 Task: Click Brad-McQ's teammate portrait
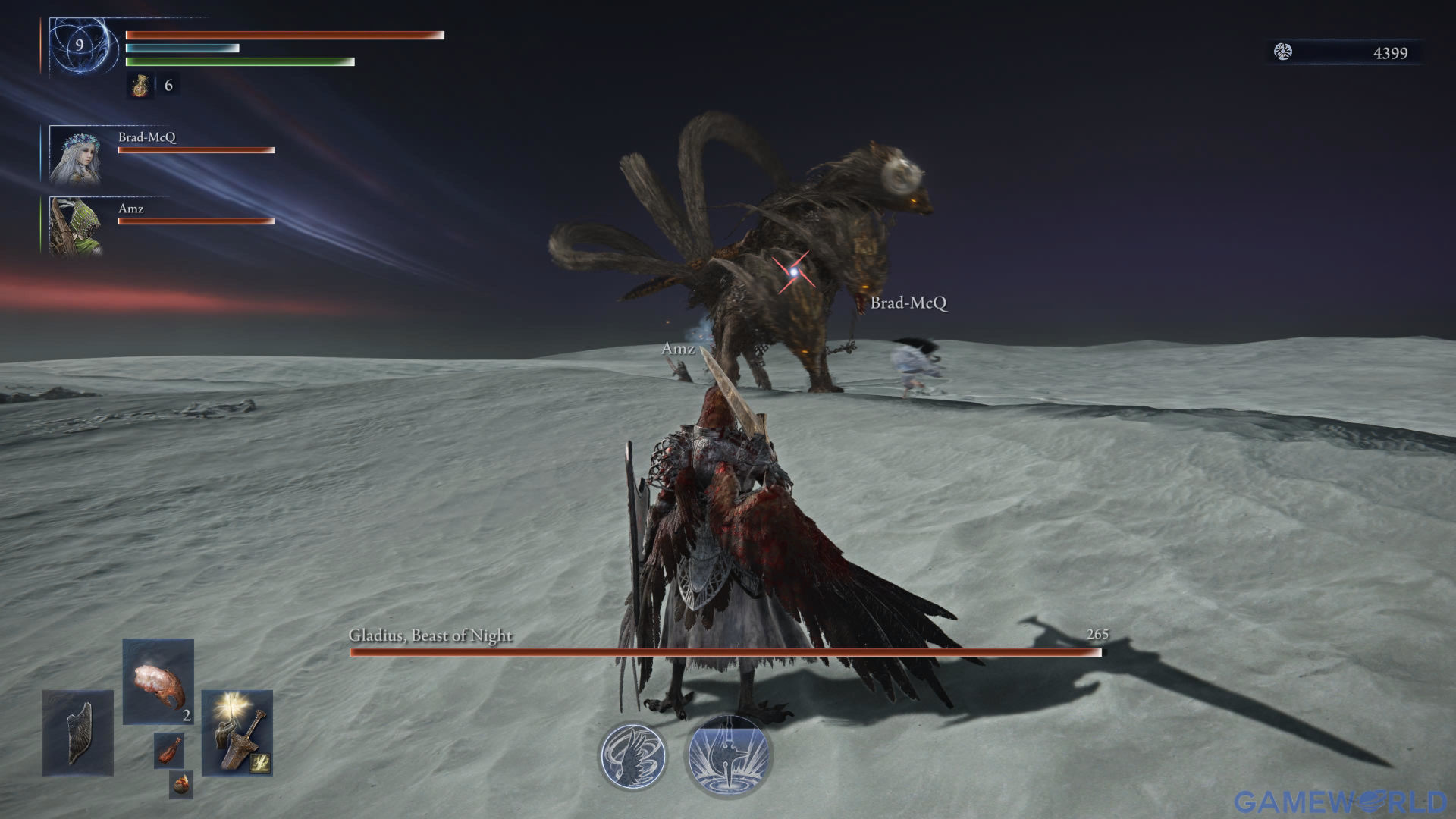(74, 155)
